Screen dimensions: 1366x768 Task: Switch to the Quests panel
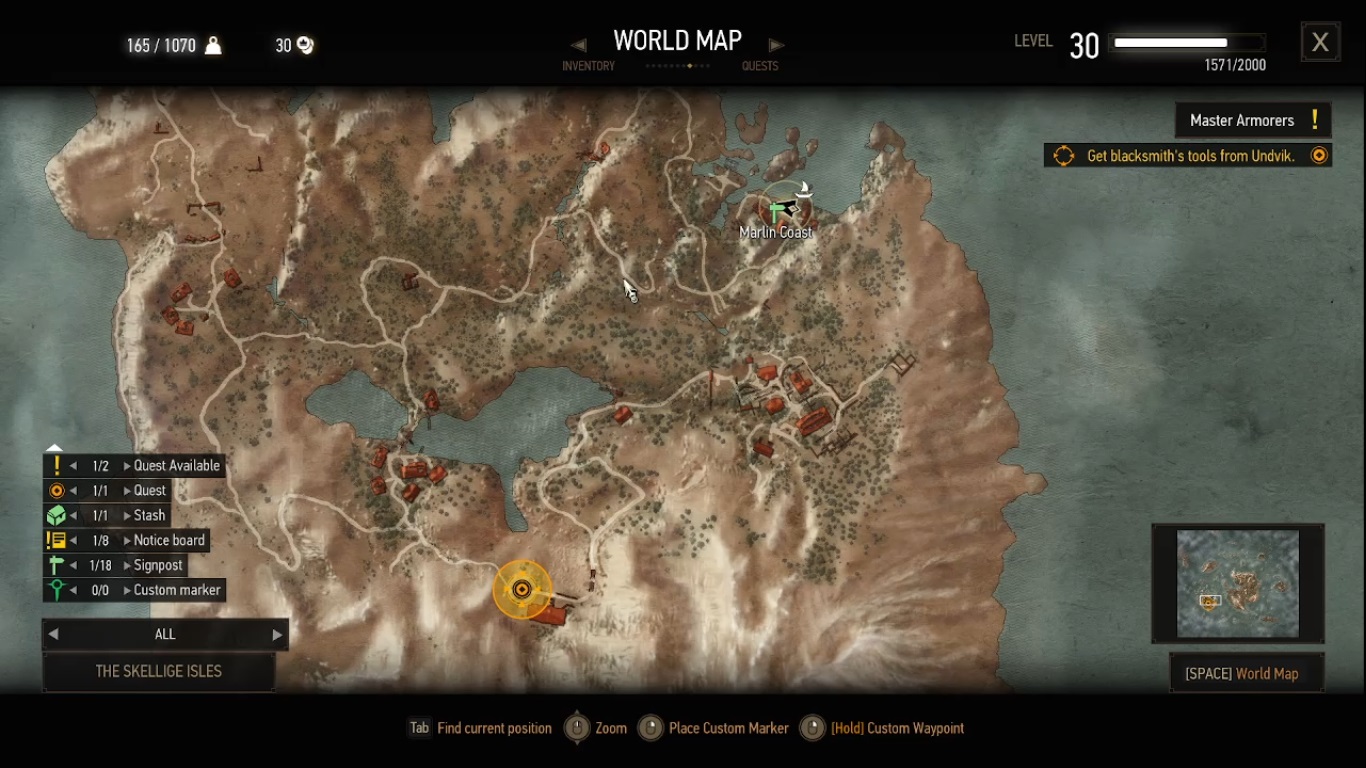point(760,66)
